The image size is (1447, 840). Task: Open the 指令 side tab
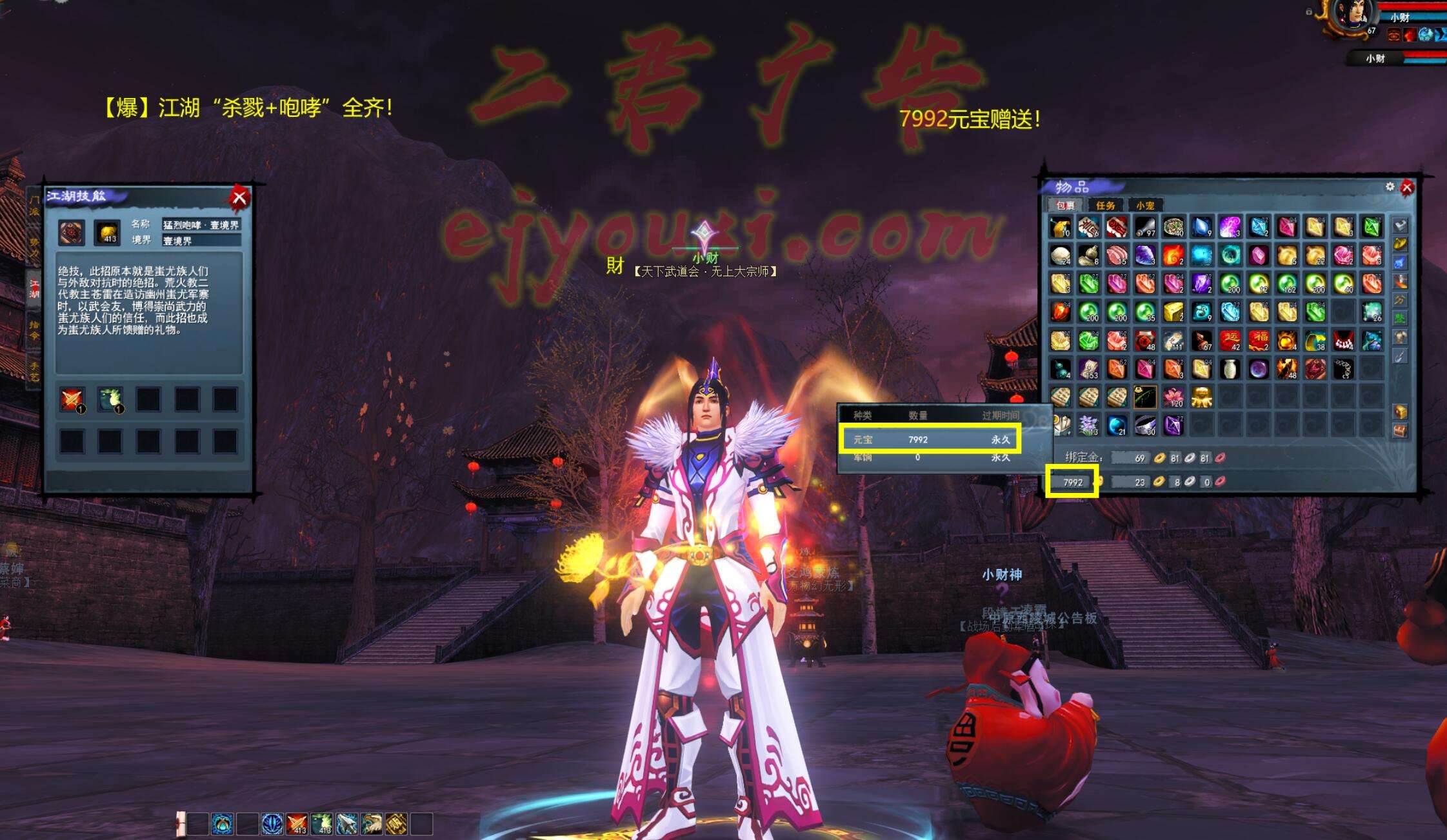pyautogui.click(x=34, y=330)
